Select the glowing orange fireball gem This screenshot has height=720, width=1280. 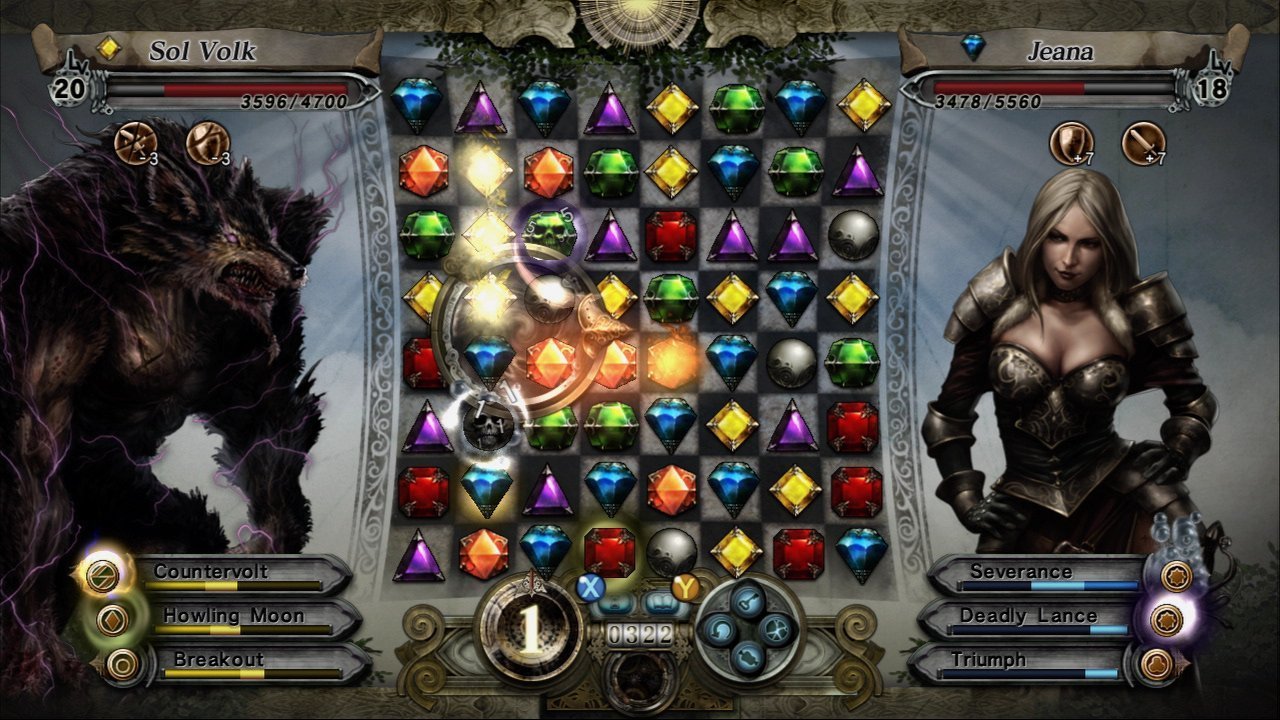pyautogui.click(x=672, y=361)
